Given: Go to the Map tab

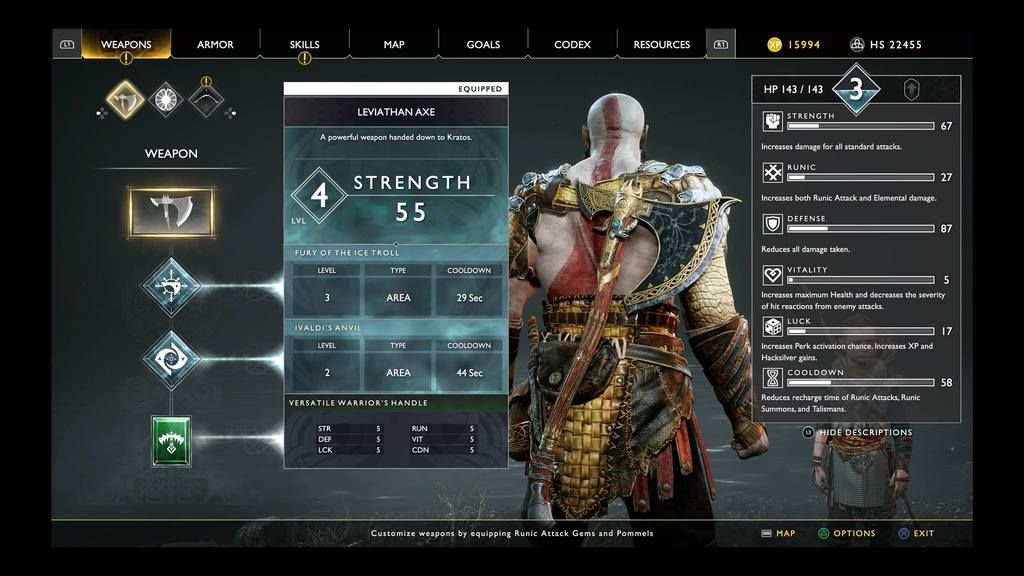Looking at the screenshot, I should [x=394, y=44].
